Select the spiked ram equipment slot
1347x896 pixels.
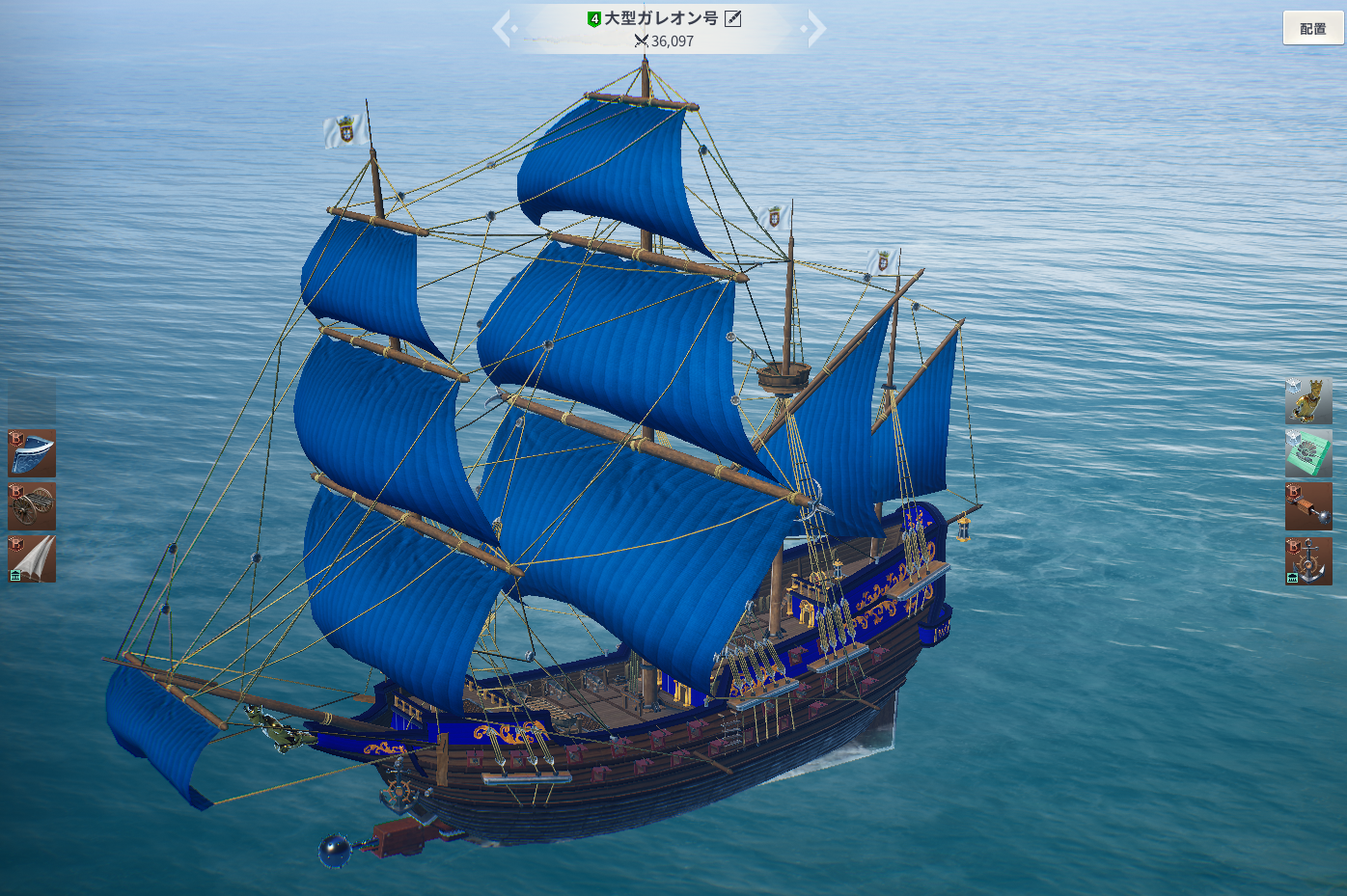click(1308, 506)
